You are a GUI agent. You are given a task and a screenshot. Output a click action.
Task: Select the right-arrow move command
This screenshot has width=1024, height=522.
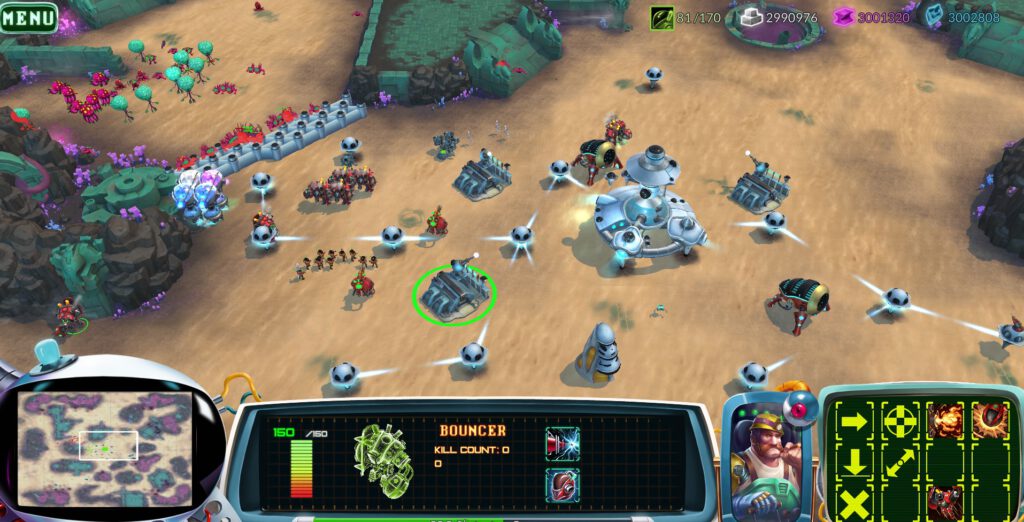coord(854,421)
